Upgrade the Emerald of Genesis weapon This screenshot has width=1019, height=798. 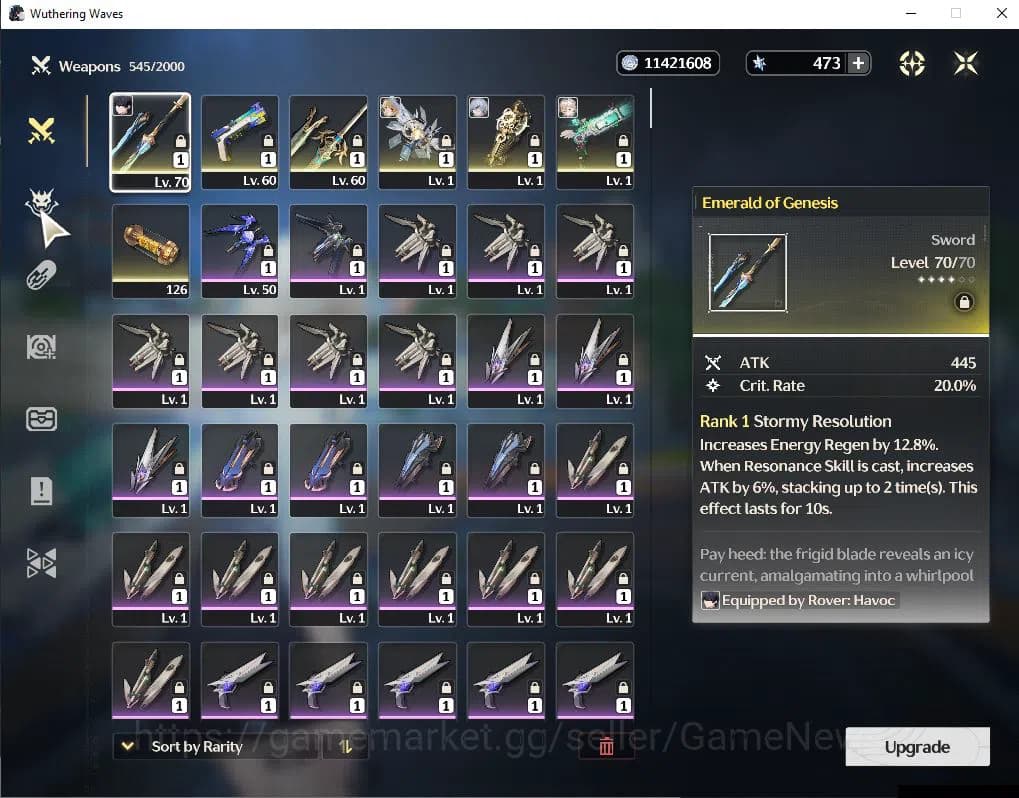pos(917,747)
